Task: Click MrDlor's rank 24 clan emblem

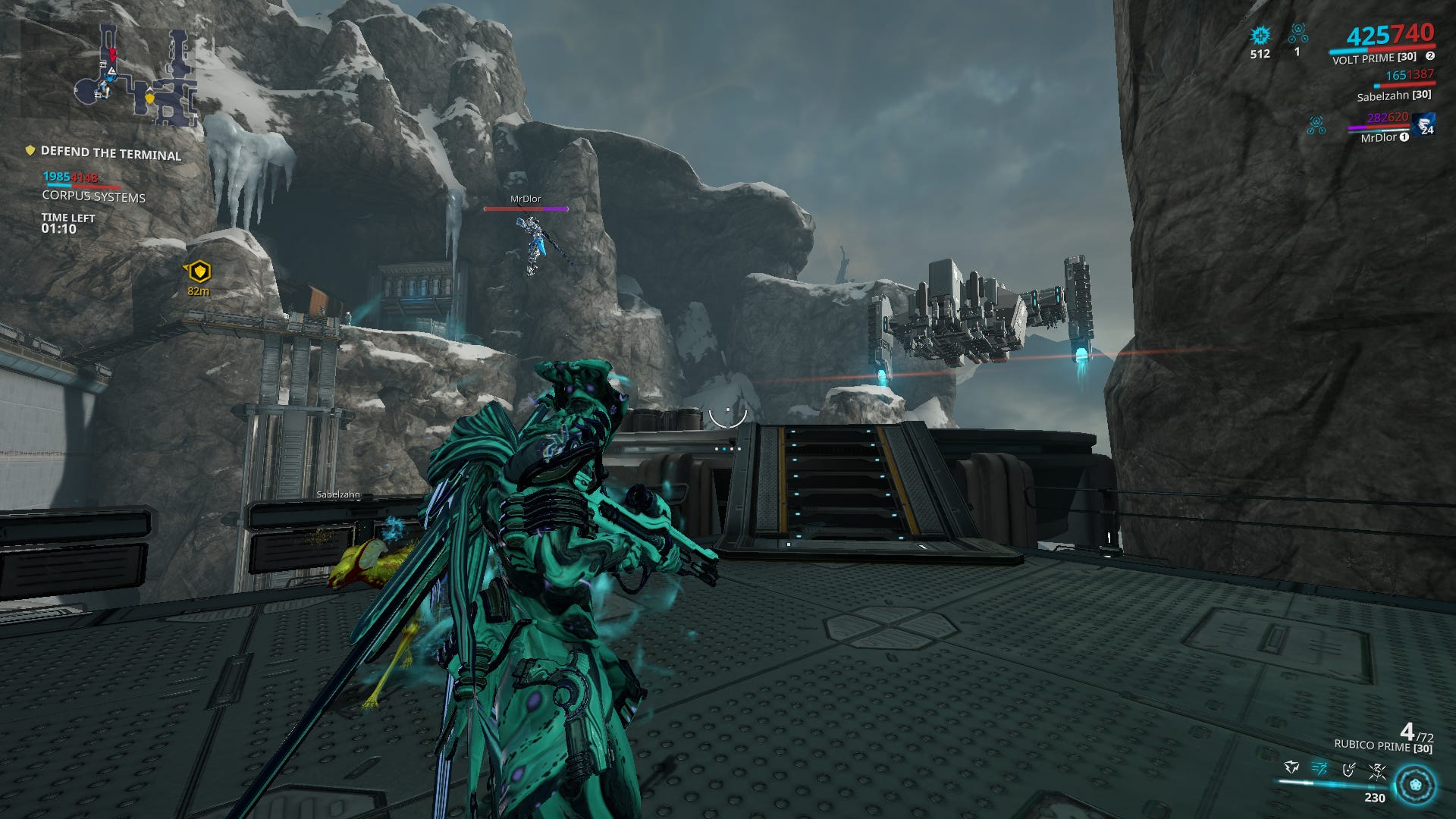Action: tap(1423, 125)
